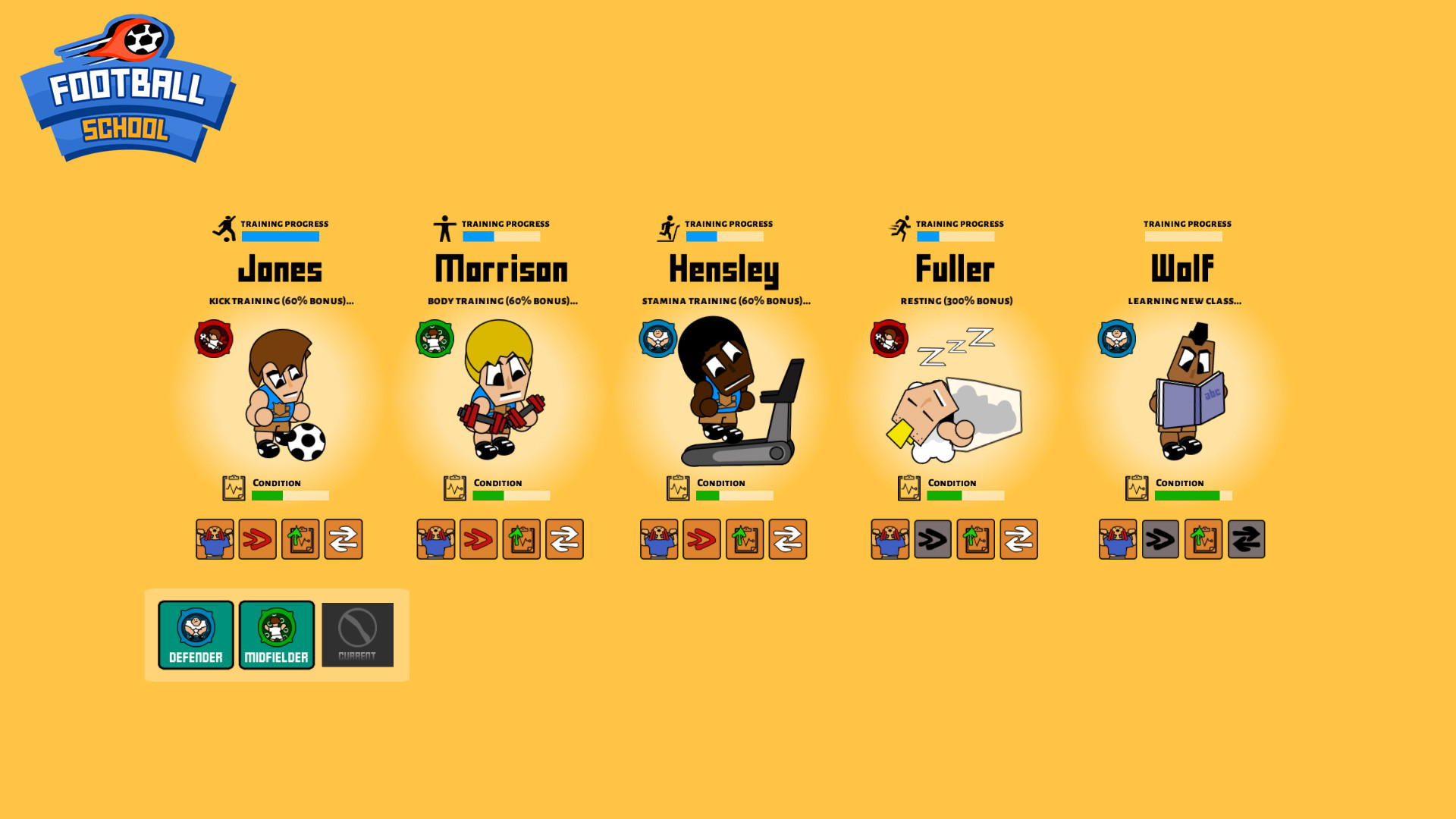Select Morrison's swap arrows button

[x=564, y=539]
